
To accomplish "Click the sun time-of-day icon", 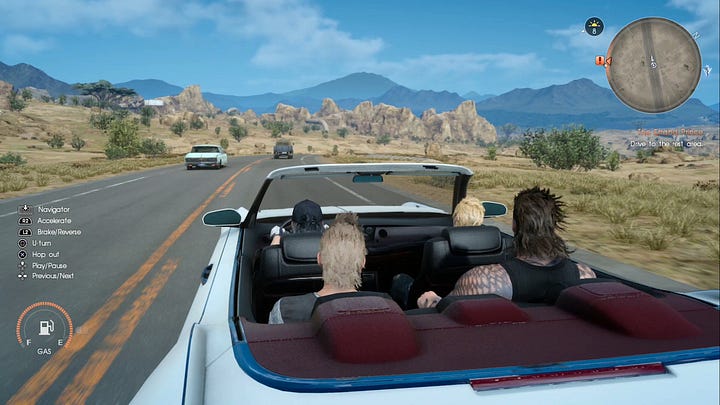I will 594,25.
